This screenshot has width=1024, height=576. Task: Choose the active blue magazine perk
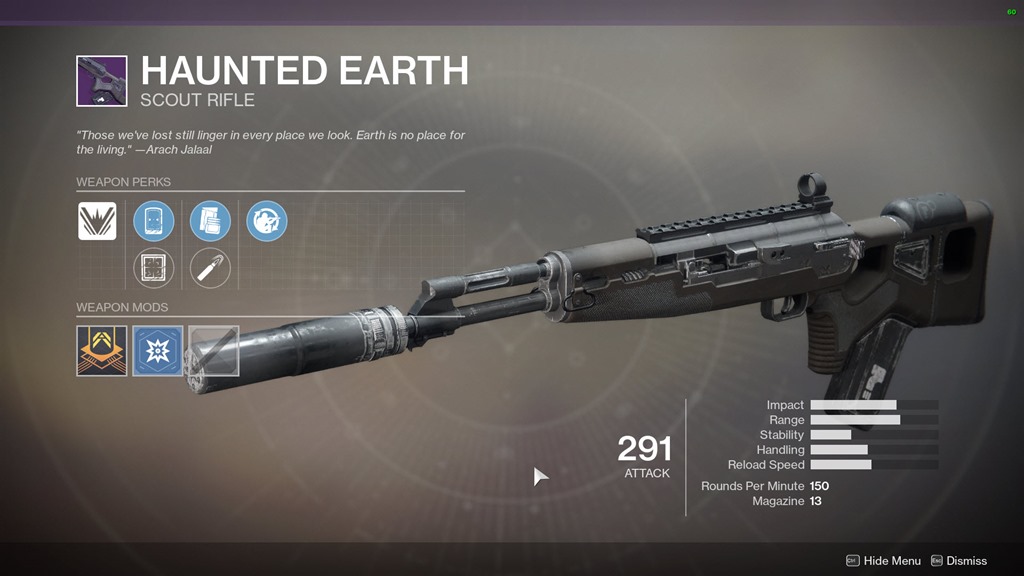click(x=210, y=221)
